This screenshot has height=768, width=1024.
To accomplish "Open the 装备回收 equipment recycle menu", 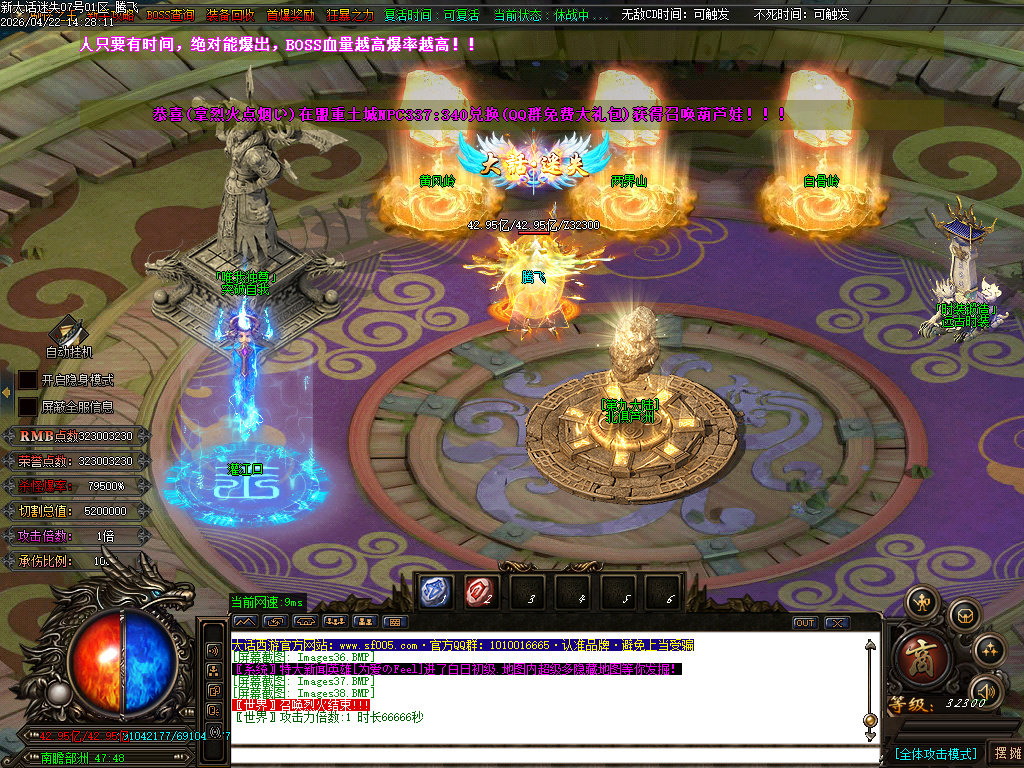I will coord(231,15).
